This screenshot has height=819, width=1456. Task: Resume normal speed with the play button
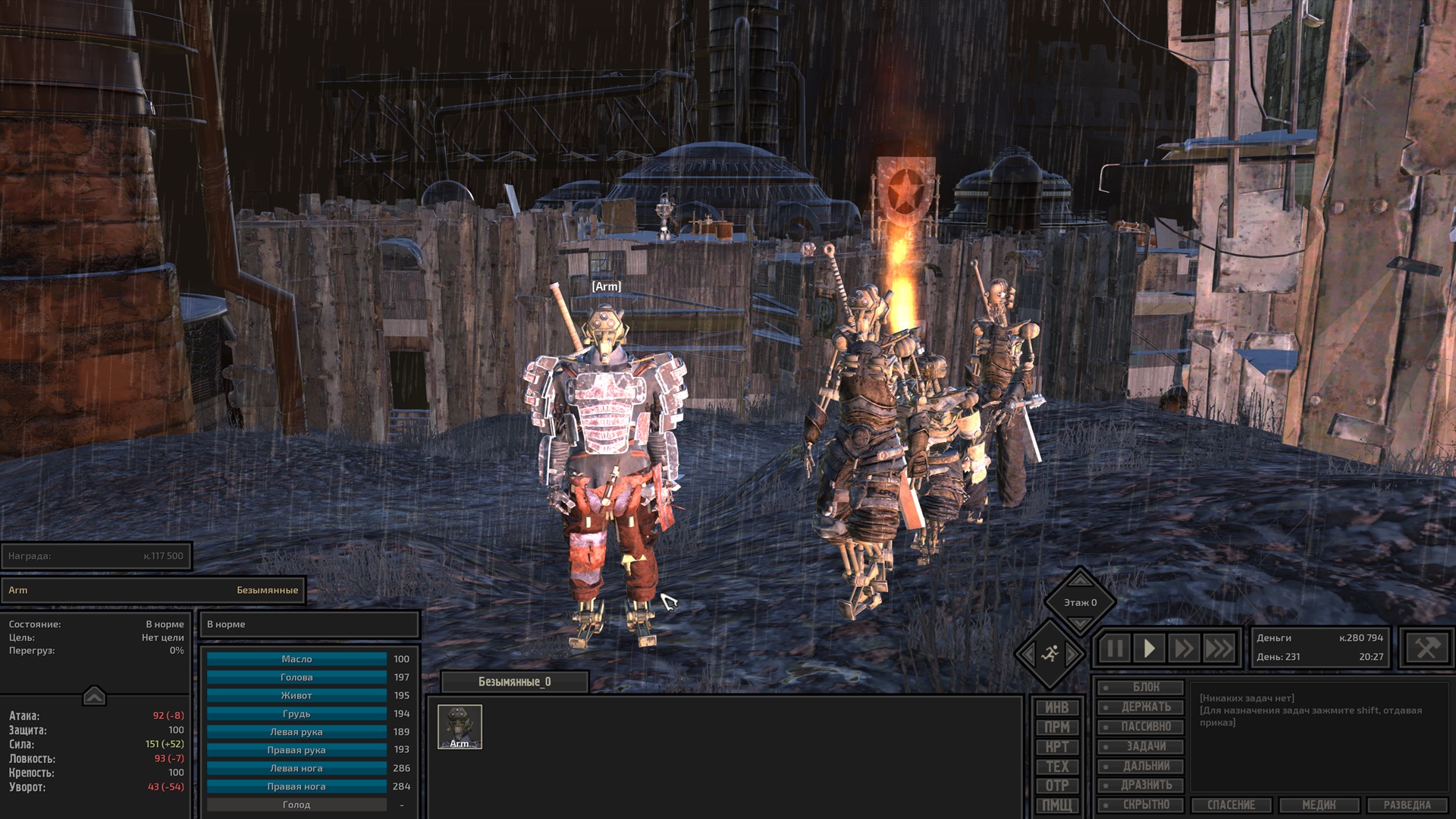pos(1149,649)
